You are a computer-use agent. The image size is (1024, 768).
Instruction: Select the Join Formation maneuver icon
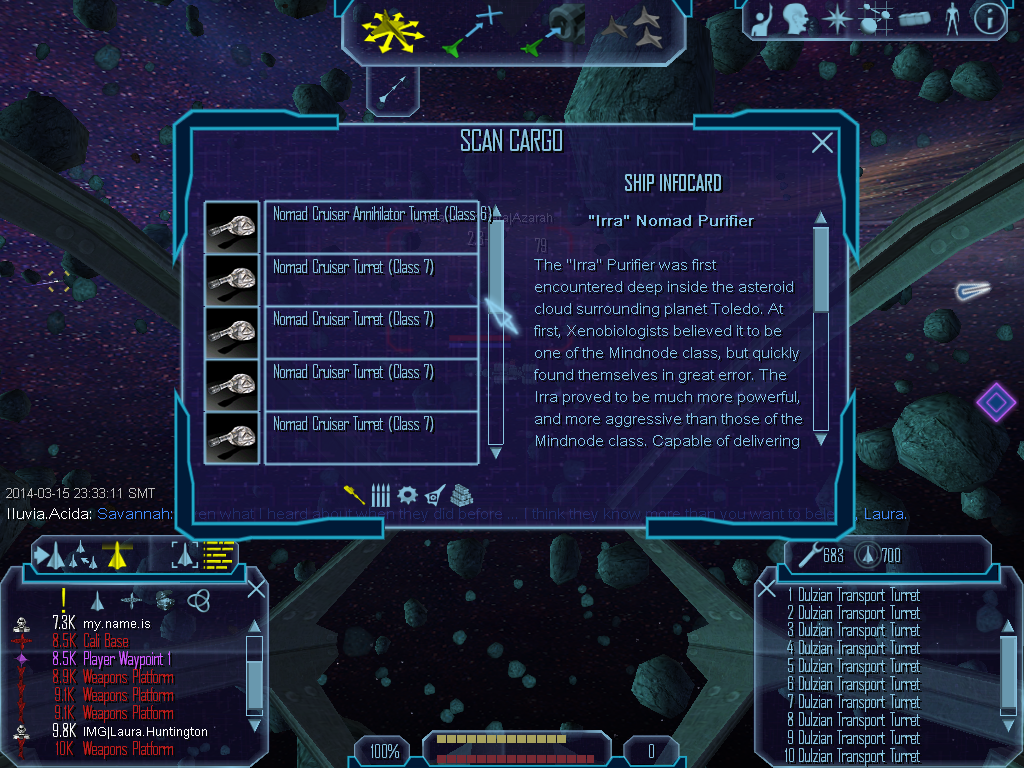[x=636, y=29]
